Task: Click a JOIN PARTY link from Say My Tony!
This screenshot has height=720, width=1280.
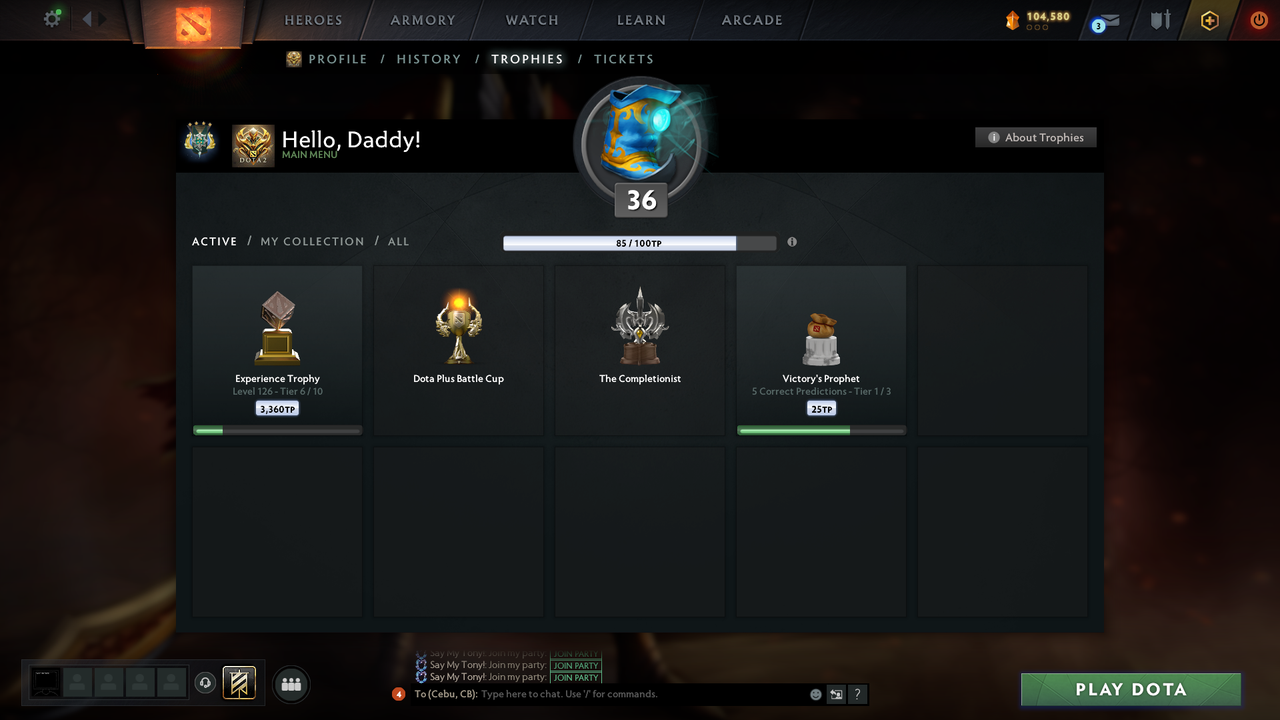Action: click(x=576, y=666)
